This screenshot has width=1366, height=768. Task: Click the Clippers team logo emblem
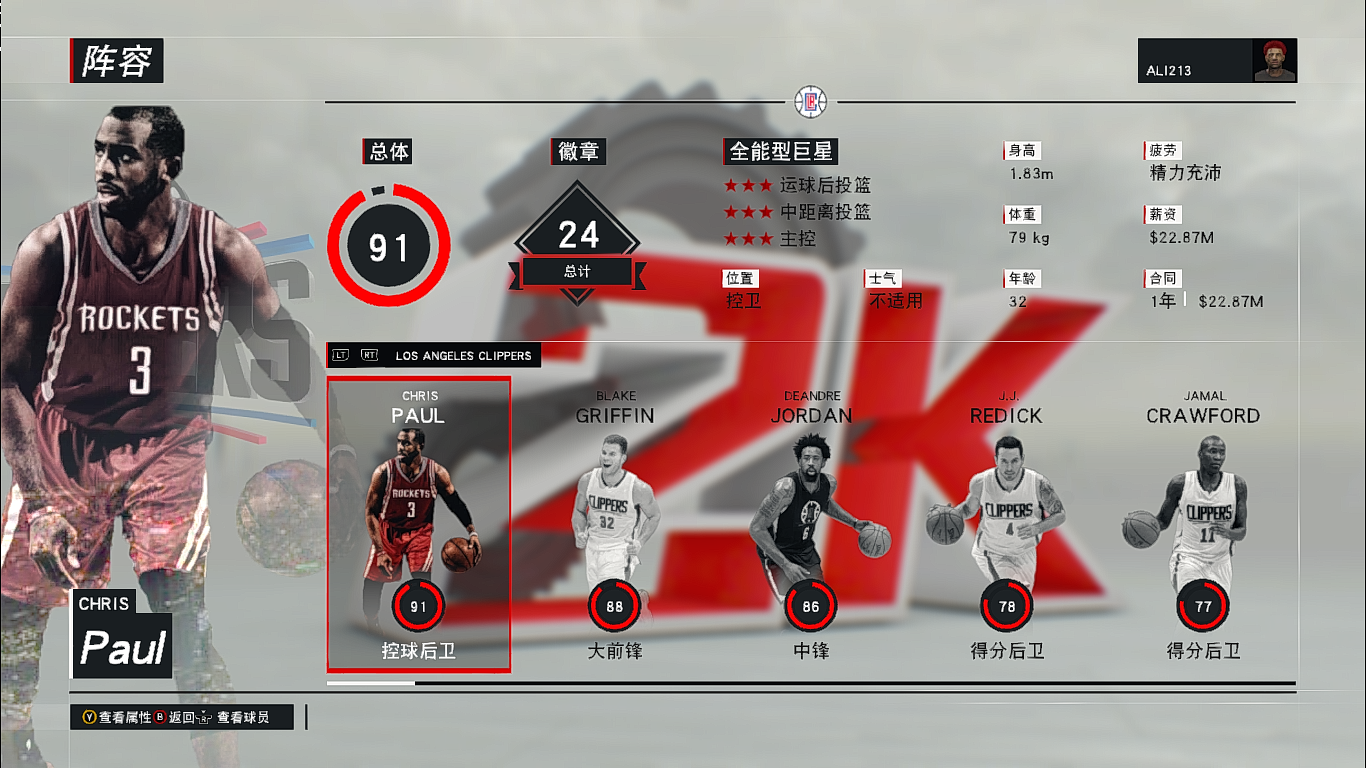810,101
